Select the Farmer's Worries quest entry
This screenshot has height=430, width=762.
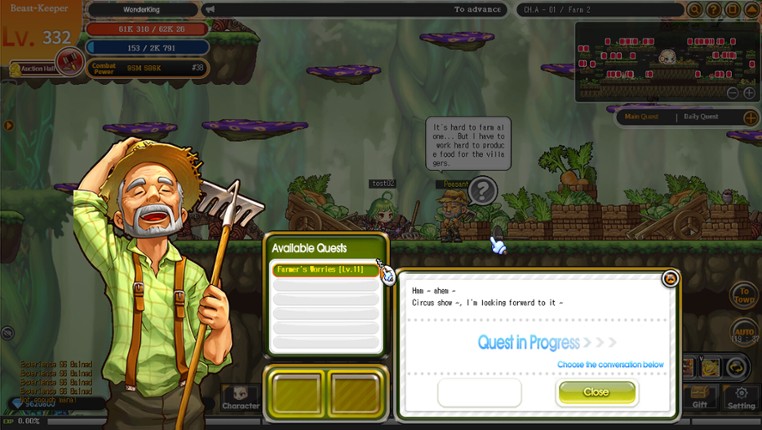(324, 270)
